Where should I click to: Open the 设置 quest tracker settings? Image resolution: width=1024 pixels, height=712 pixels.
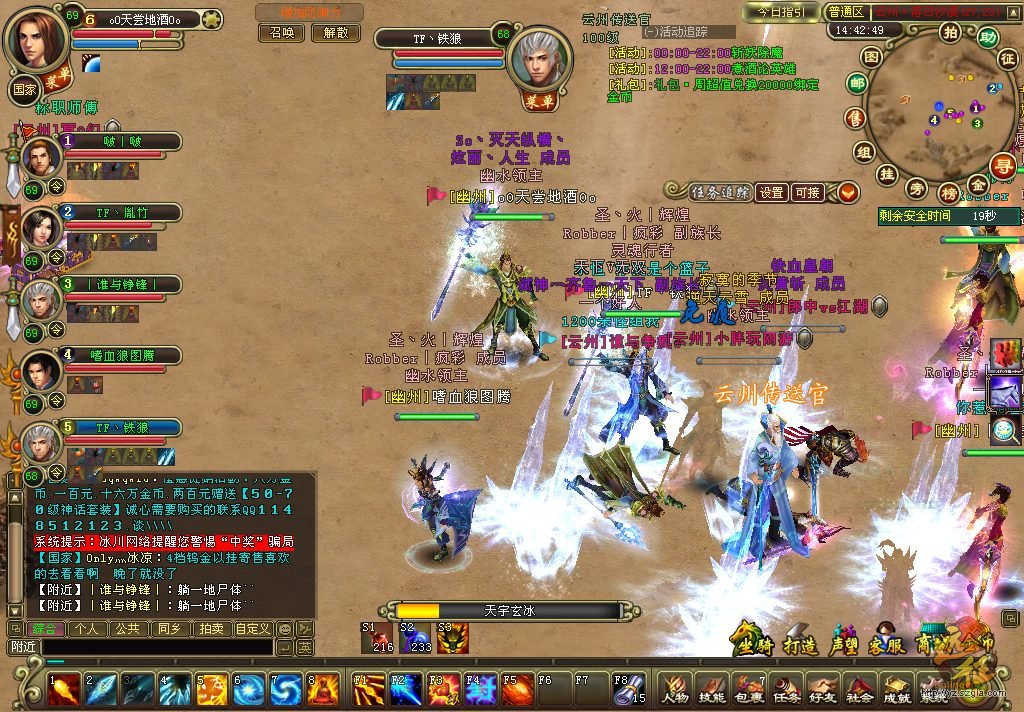770,192
